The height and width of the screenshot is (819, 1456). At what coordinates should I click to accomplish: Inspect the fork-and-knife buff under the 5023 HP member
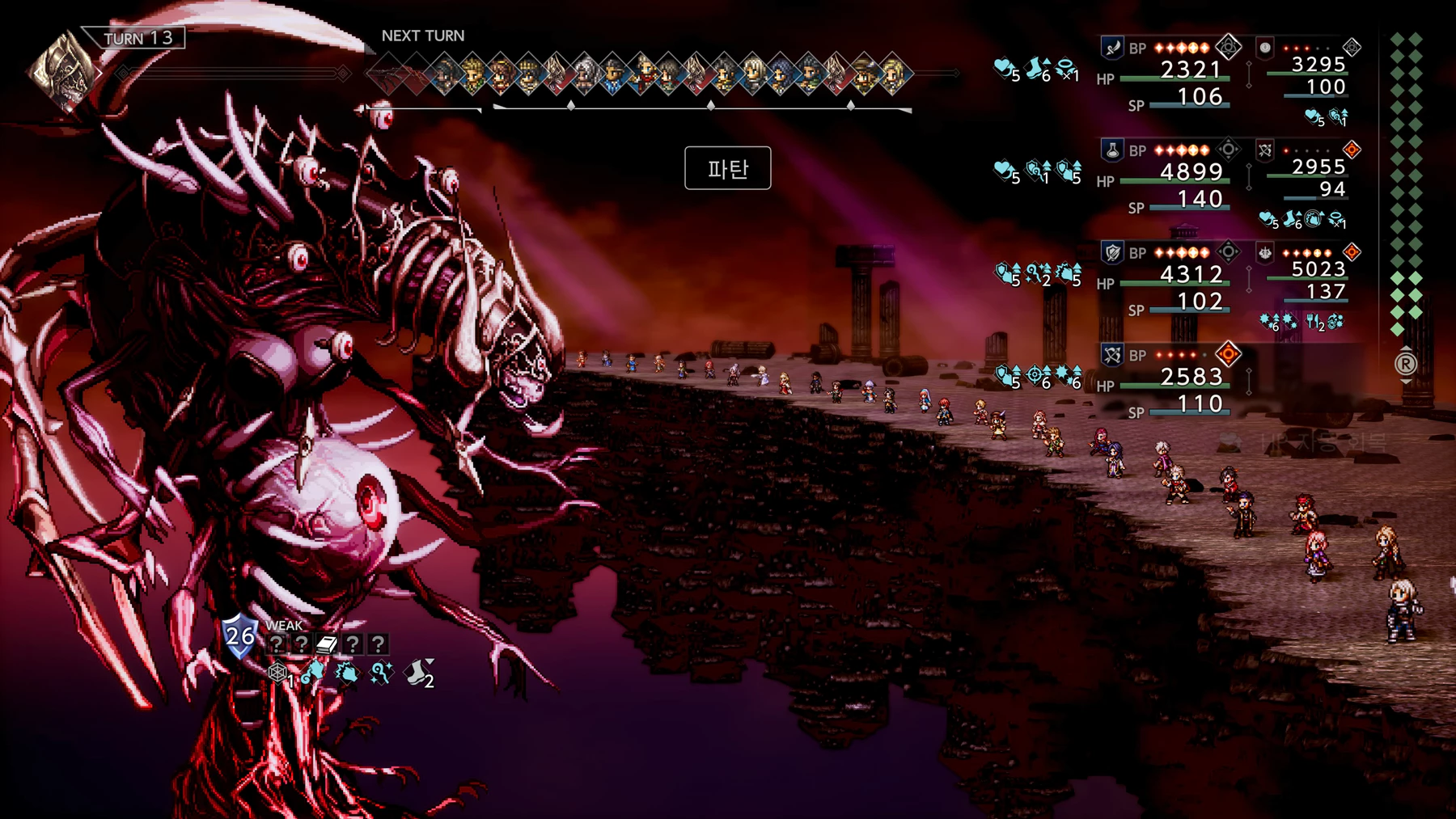1314,322
